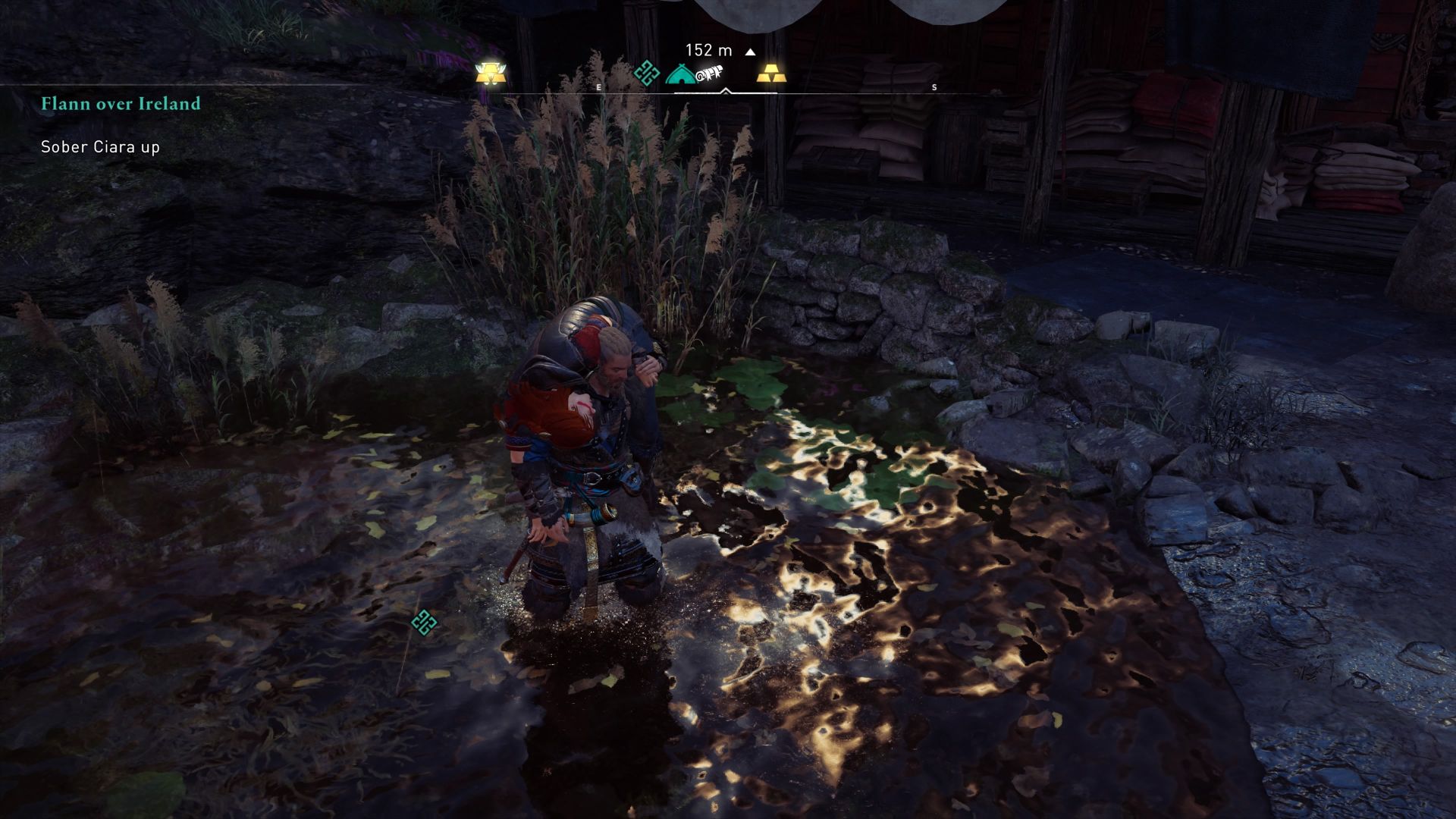Click the glowing golden trade stall icon near compass left

[x=491, y=74]
